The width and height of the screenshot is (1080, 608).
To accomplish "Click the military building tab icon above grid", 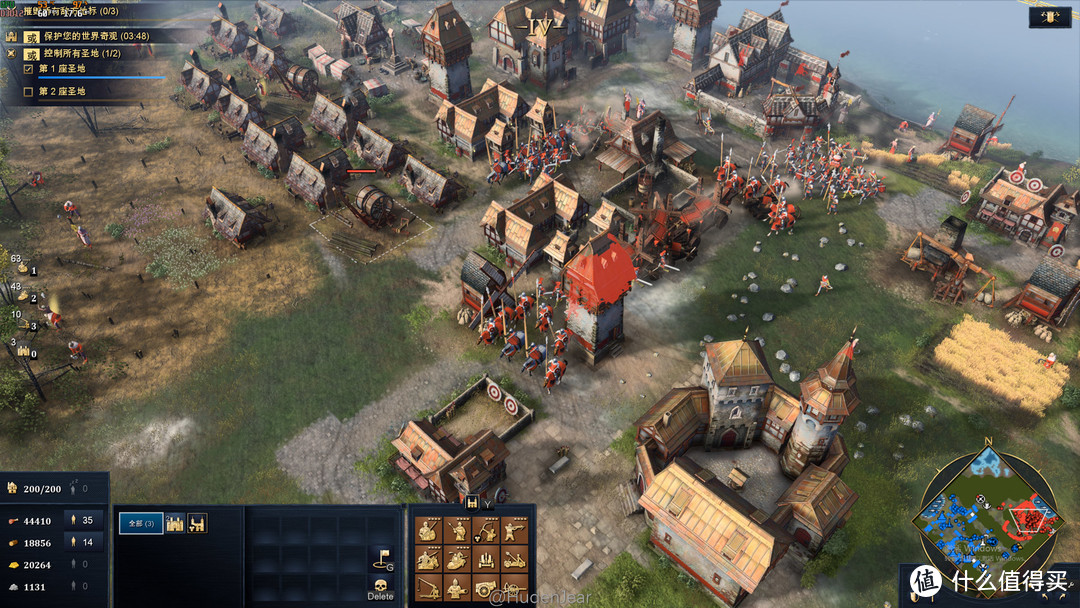I will 471,503.
